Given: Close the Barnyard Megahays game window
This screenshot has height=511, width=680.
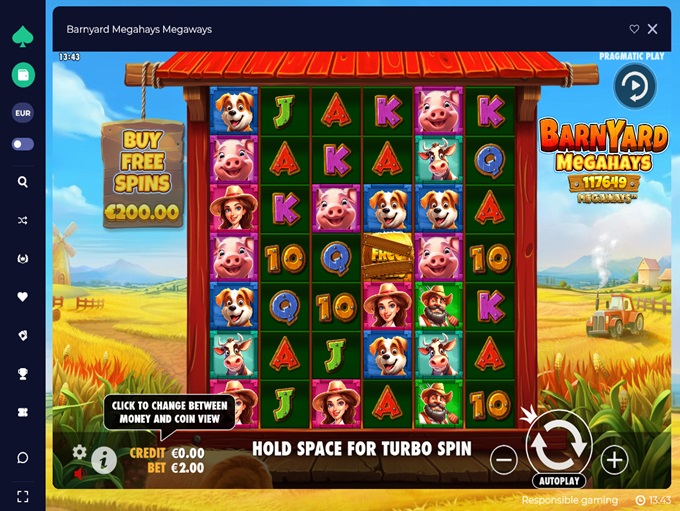Looking at the screenshot, I should coord(653,29).
